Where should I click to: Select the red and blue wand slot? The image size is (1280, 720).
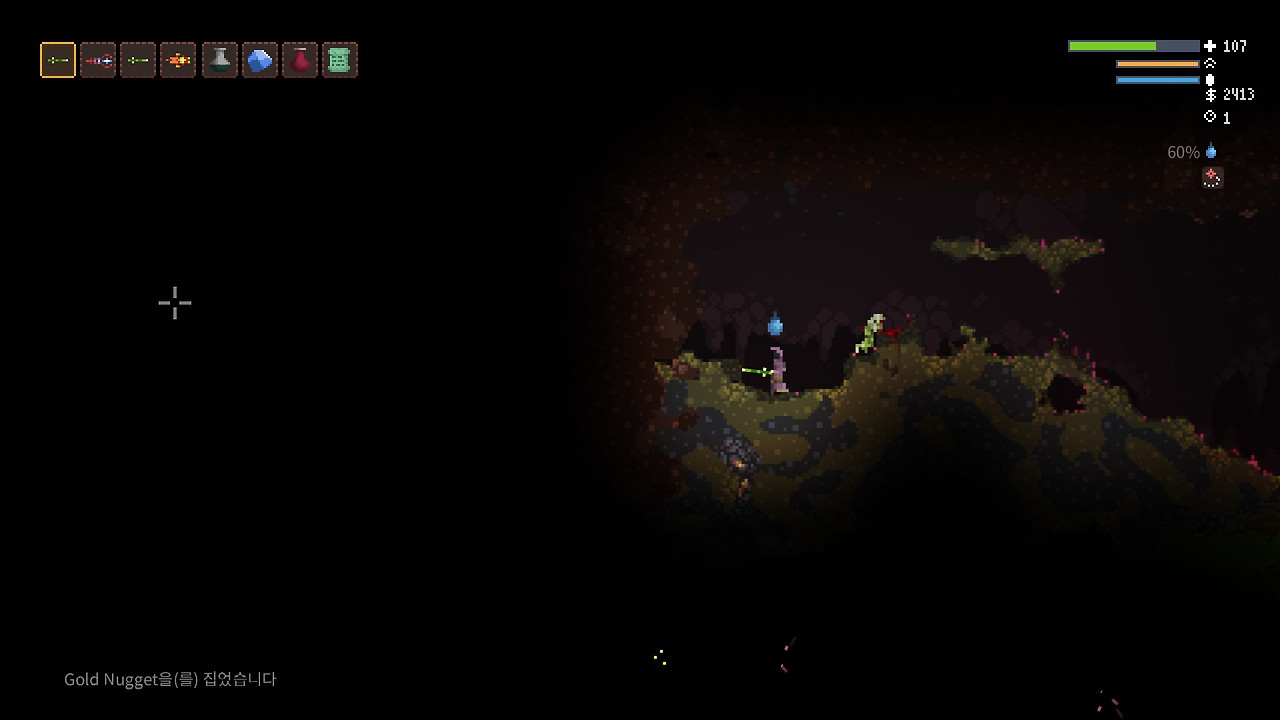(x=98, y=60)
